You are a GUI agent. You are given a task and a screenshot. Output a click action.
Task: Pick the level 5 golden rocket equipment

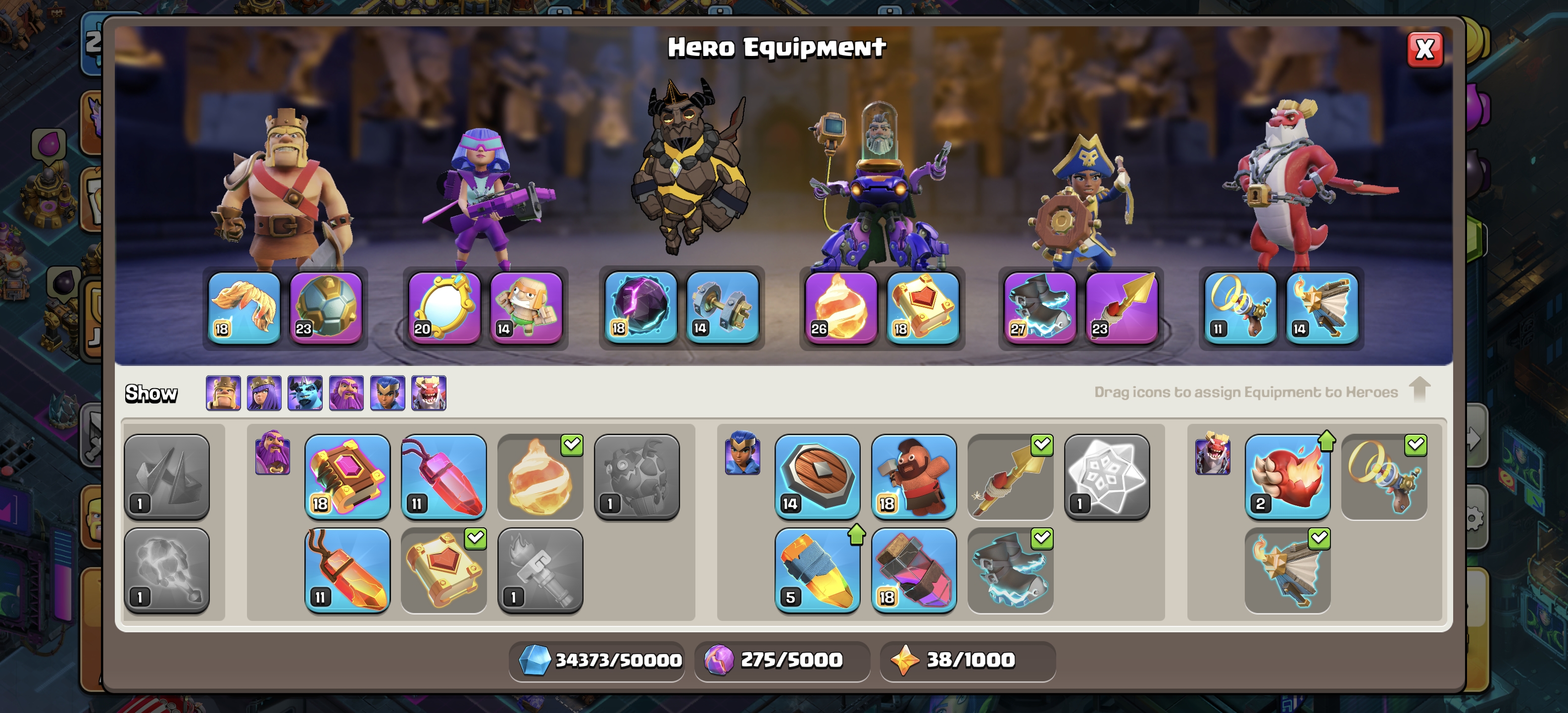[817, 570]
